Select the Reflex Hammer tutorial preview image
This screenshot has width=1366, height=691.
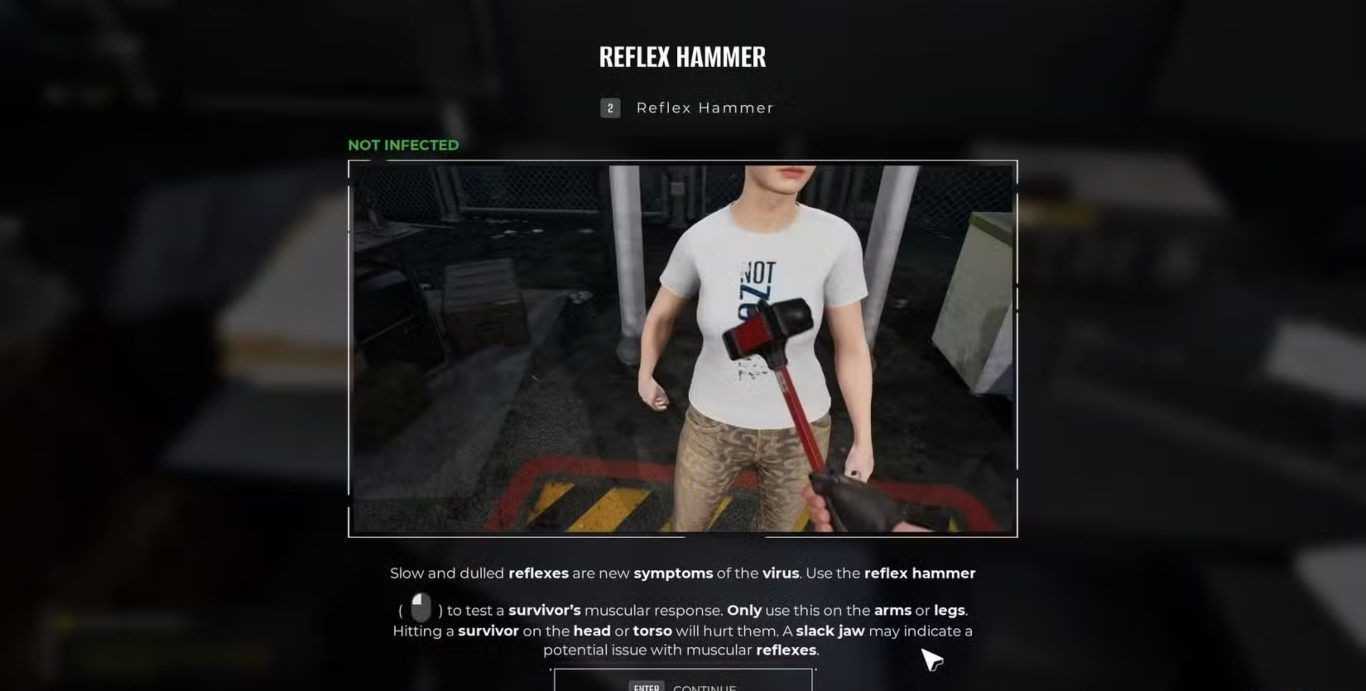[683, 348]
